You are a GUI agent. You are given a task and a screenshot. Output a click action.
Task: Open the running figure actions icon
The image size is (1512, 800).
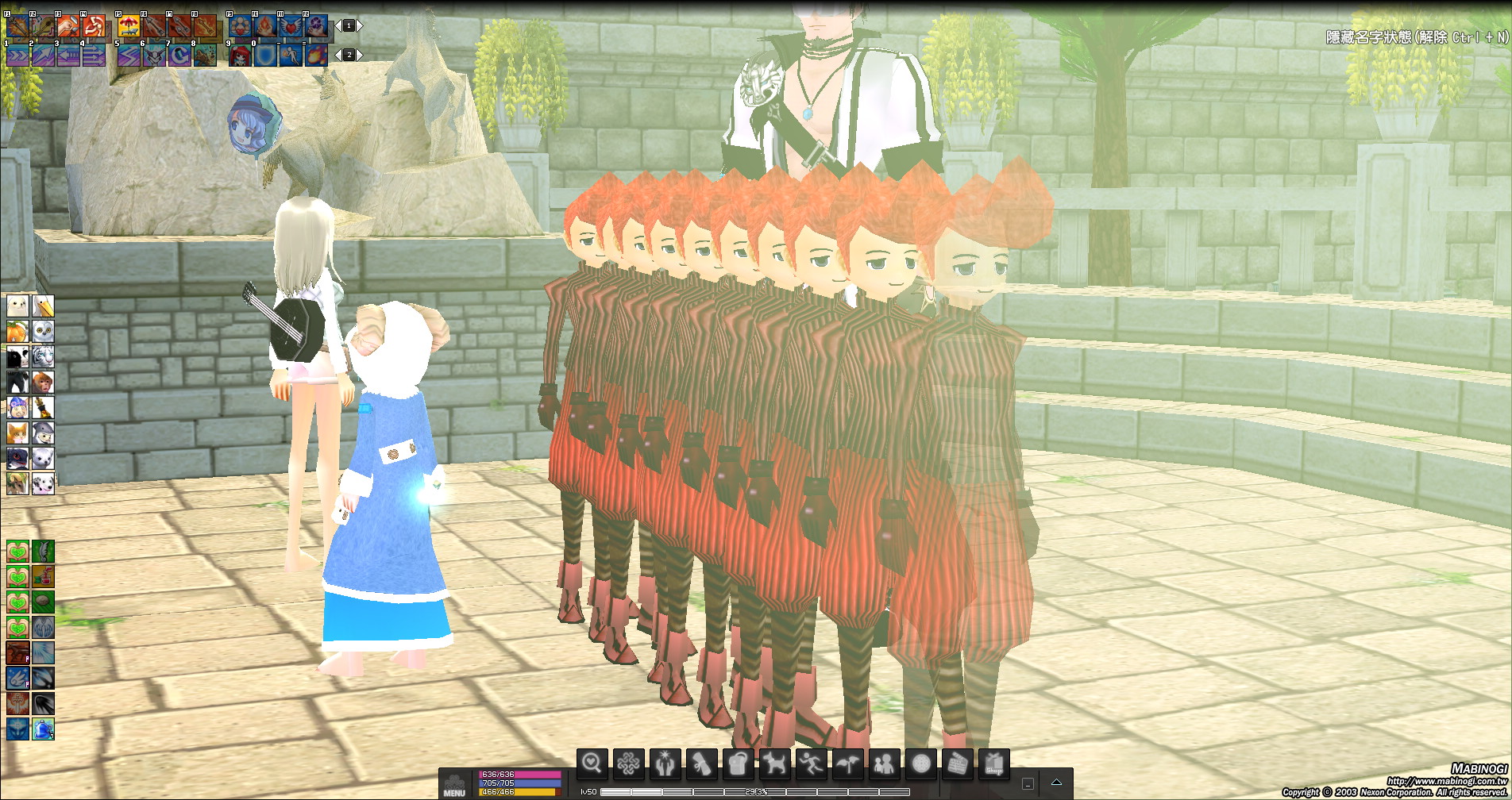(811, 764)
